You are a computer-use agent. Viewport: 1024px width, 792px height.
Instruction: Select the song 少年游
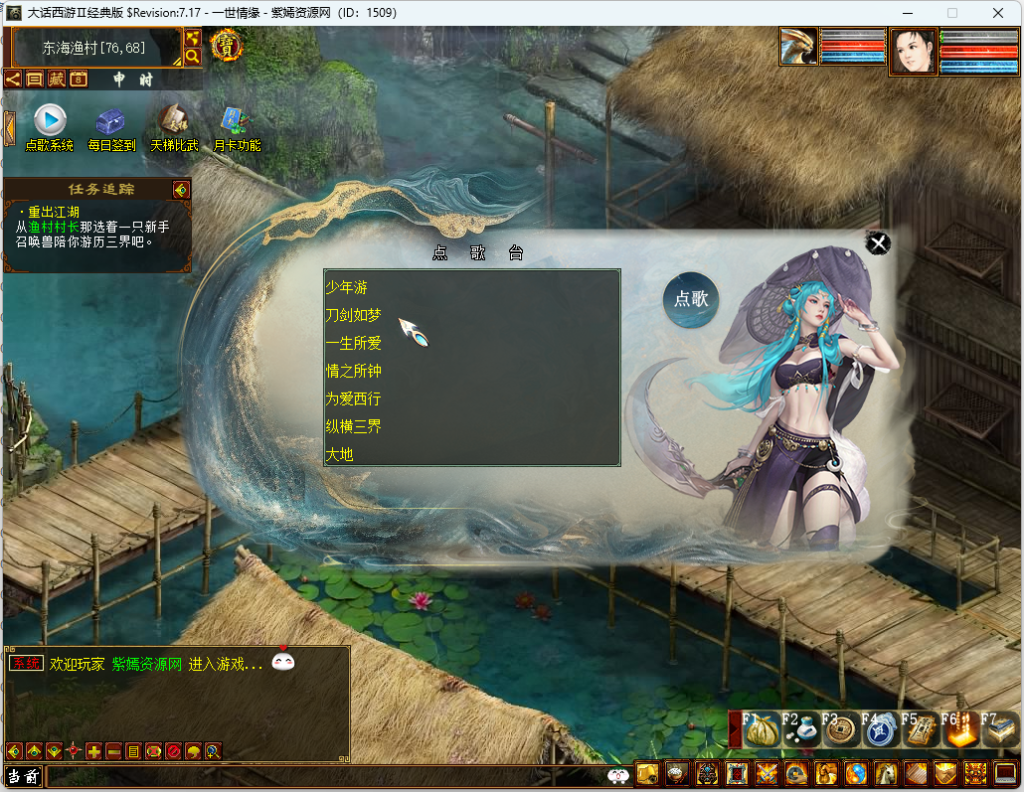click(x=347, y=287)
